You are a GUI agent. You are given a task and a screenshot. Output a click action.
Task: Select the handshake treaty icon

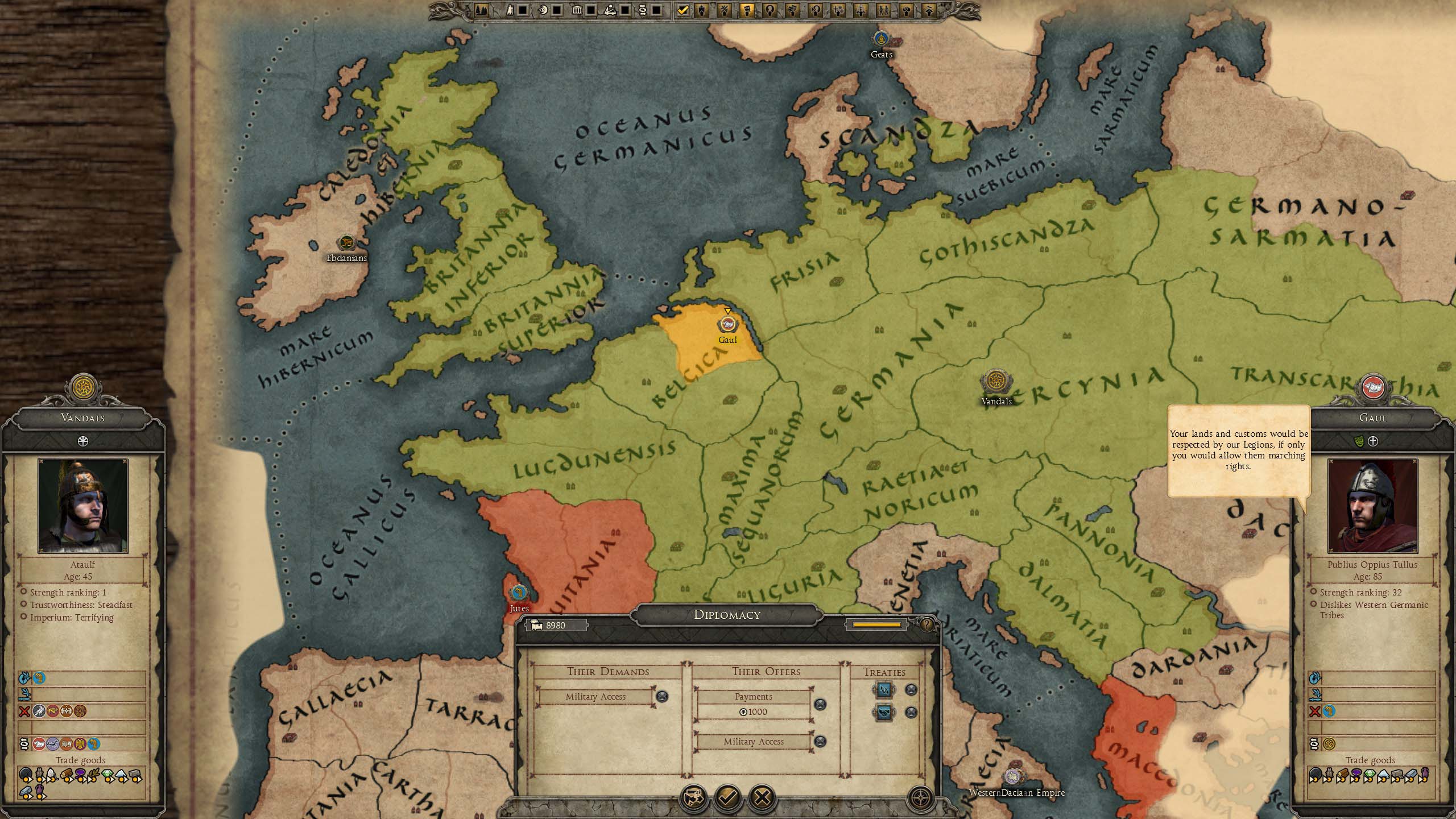click(x=883, y=712)
